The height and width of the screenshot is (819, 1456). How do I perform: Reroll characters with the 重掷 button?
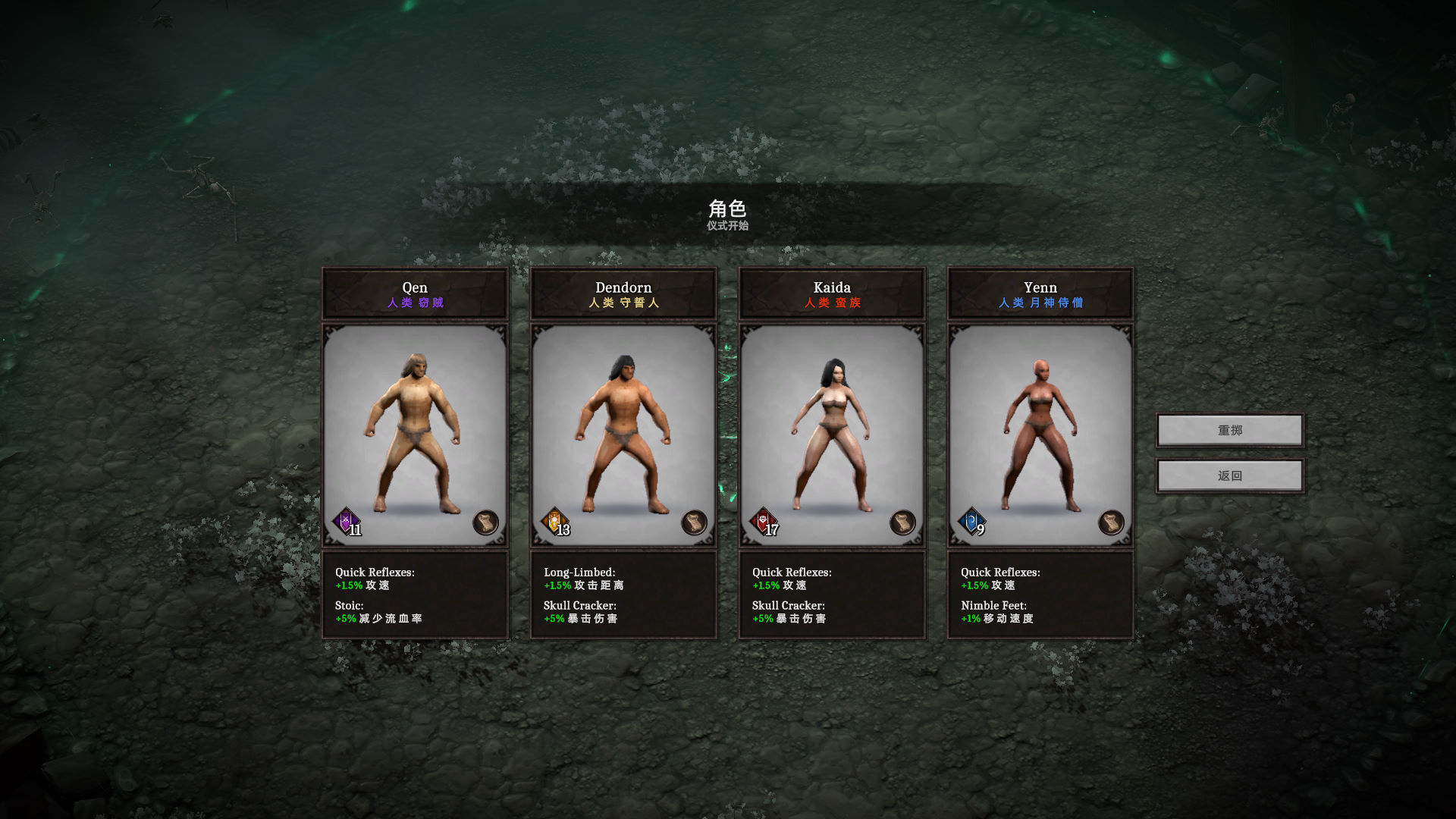[1229, 431]
